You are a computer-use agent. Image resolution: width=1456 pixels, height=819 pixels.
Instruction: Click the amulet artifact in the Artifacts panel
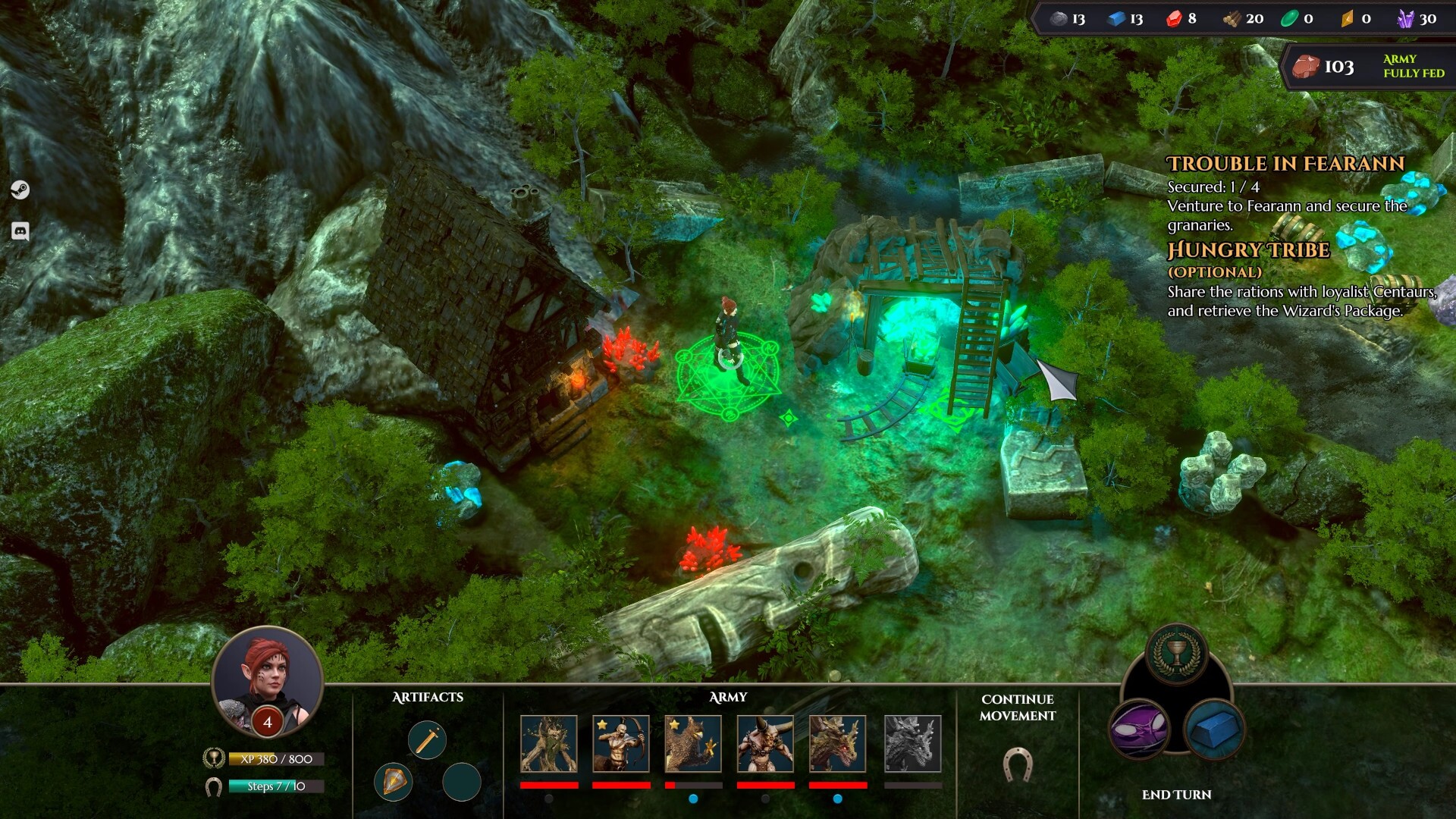[394, 783]
